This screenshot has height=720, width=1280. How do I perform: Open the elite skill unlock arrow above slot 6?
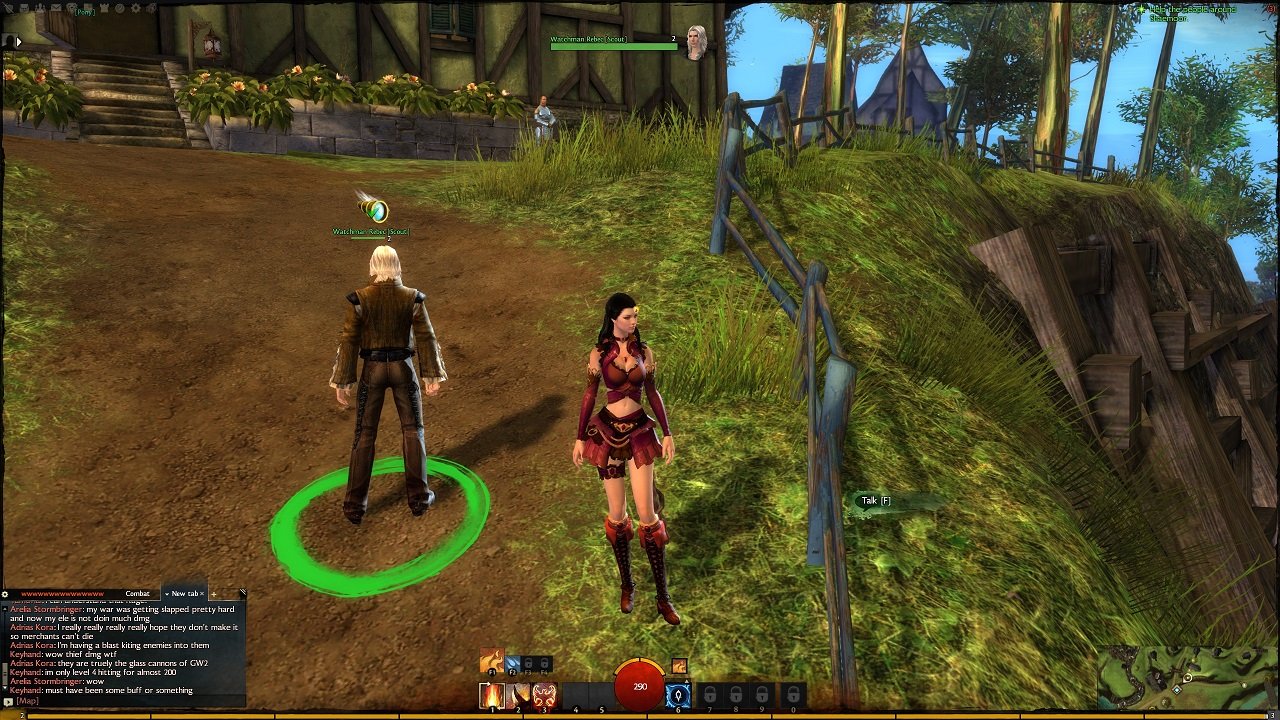(686, 682)
